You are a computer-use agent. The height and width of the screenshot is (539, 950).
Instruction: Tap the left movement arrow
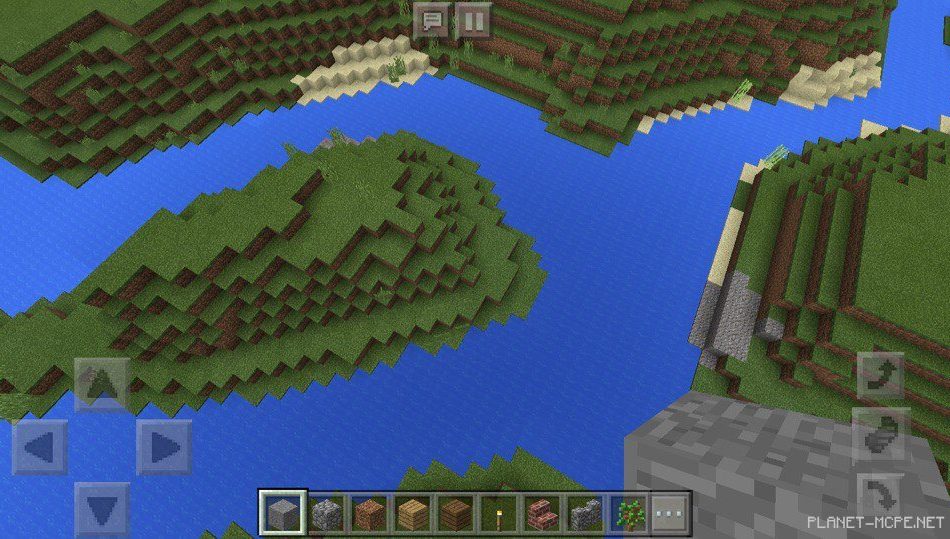[x=40, y=447]
